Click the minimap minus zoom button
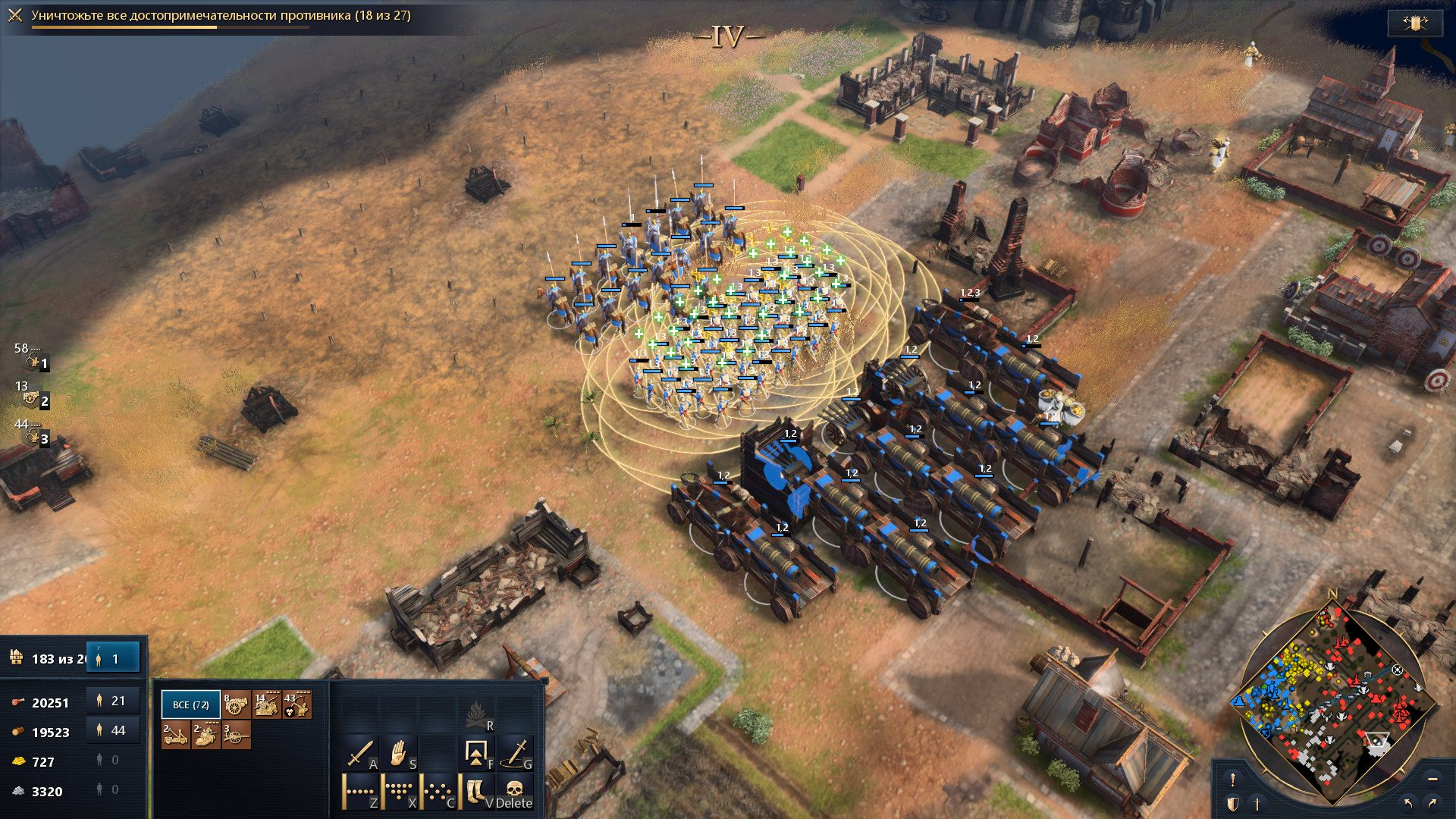This screenshot has width=1456, height=819. 1432,779
